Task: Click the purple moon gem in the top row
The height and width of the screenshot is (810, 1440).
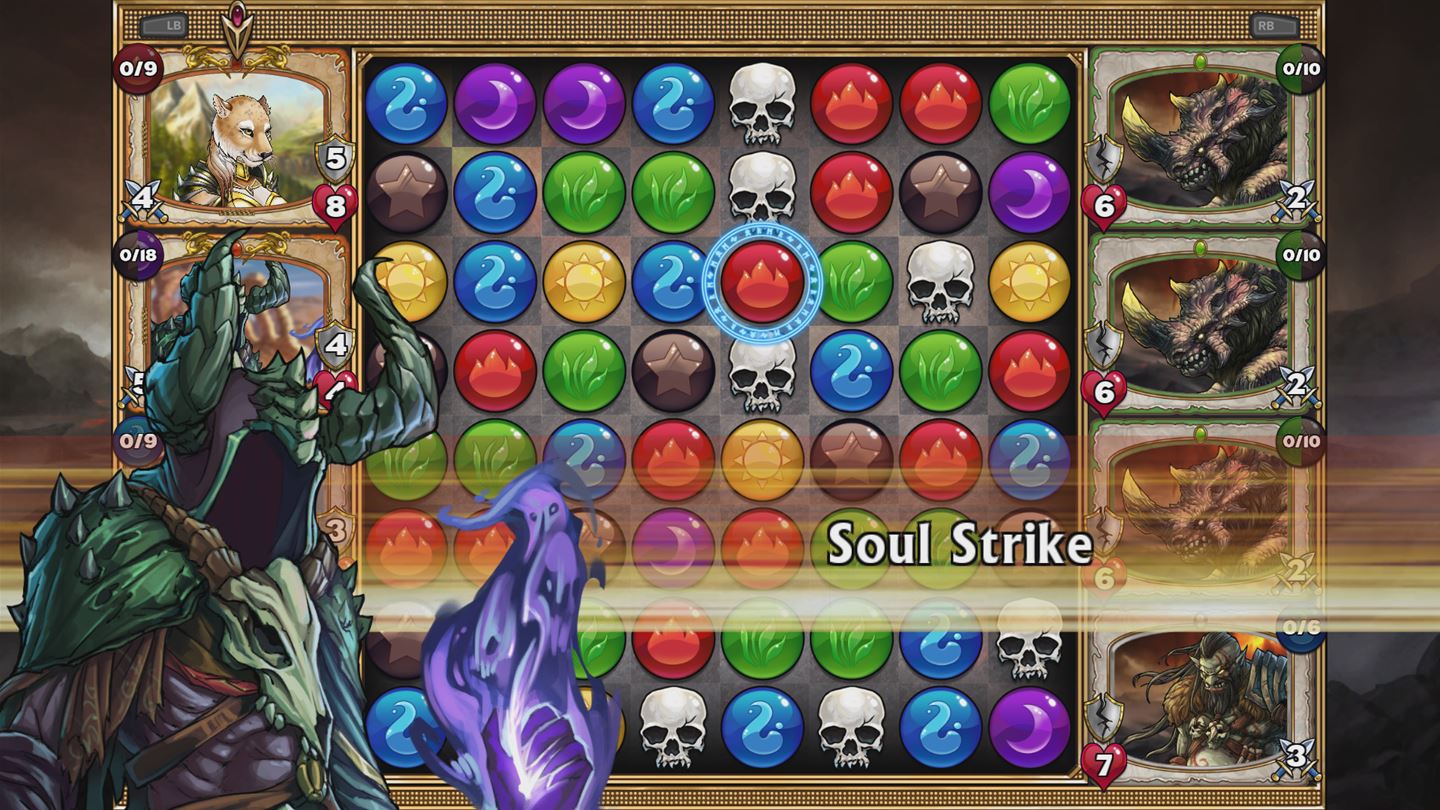Action: (x=500, y=103)
